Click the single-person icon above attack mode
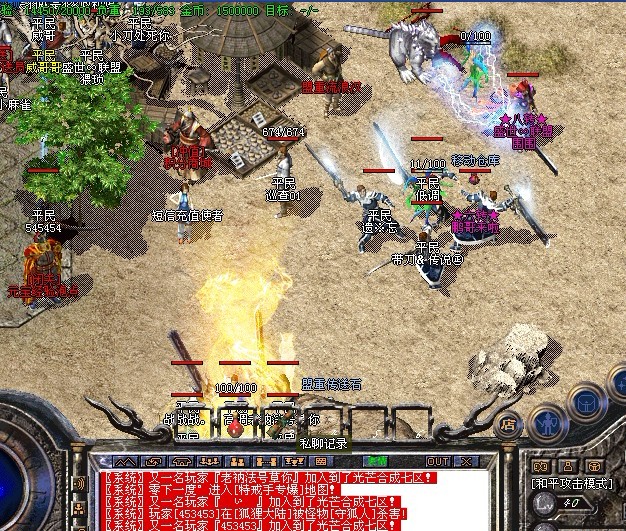 click(567, 466)
